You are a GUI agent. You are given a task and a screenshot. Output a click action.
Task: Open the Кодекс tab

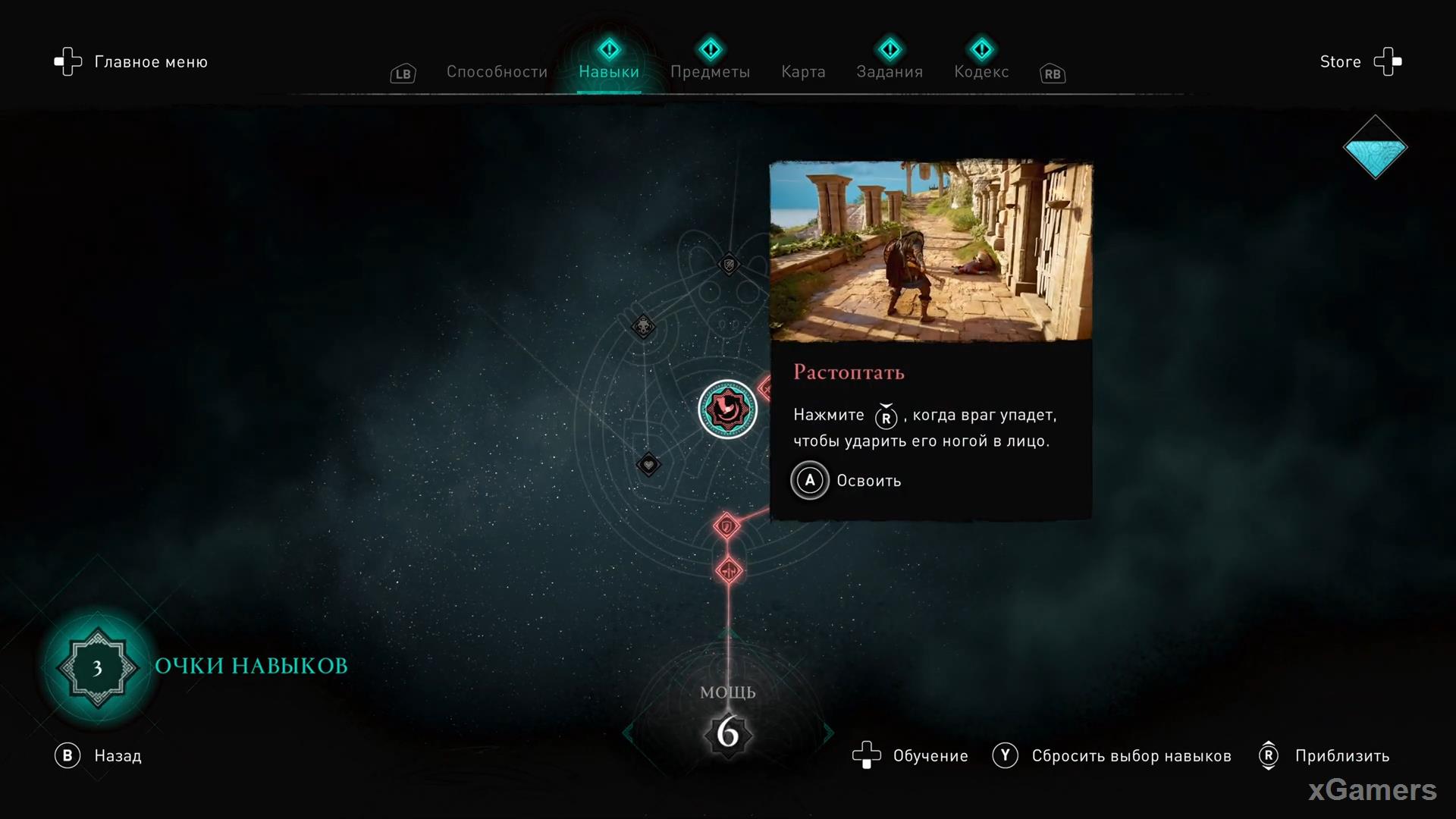[x=981, y=72]
